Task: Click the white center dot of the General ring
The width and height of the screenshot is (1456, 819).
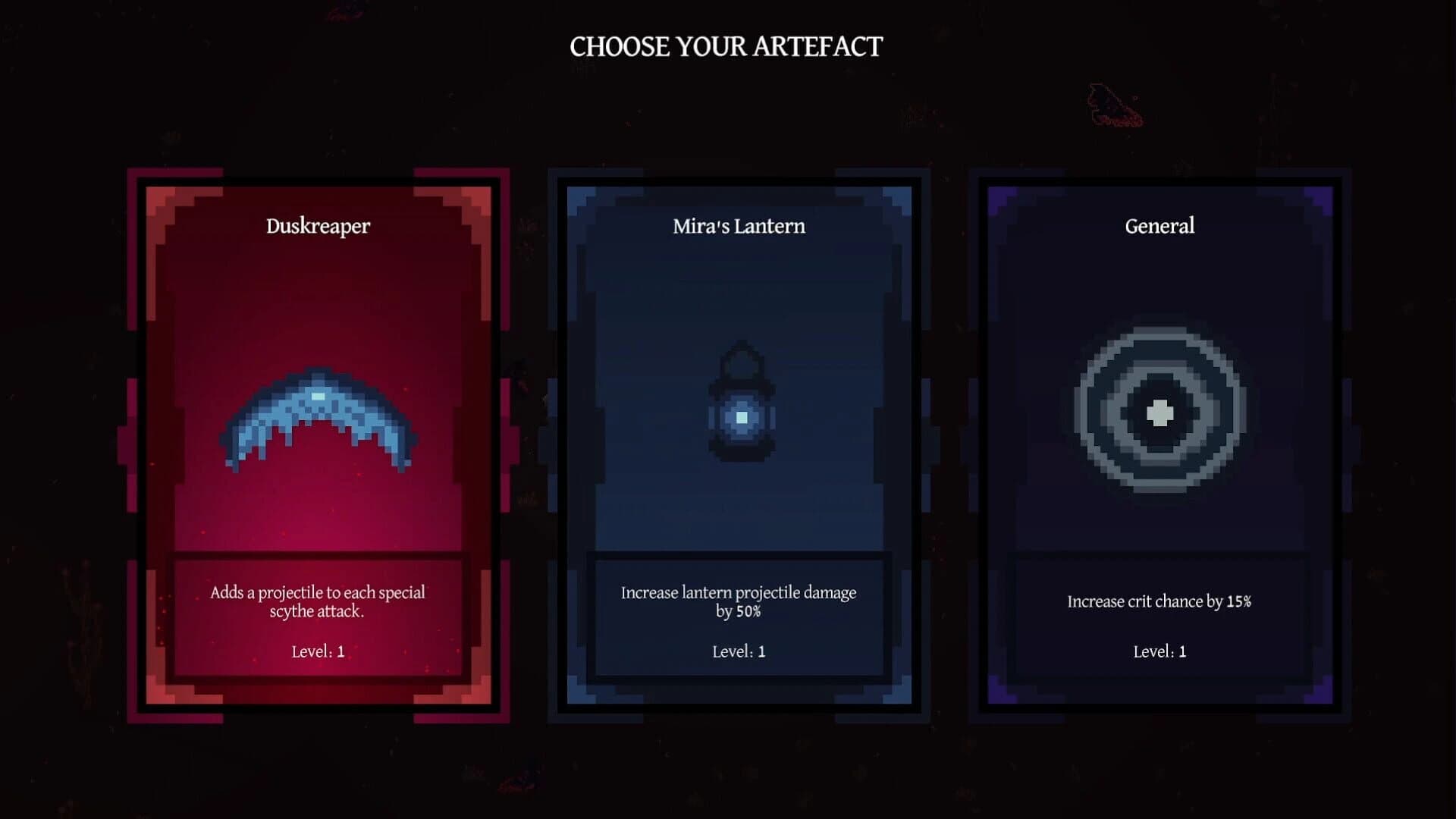Action: pos(1160,412)
